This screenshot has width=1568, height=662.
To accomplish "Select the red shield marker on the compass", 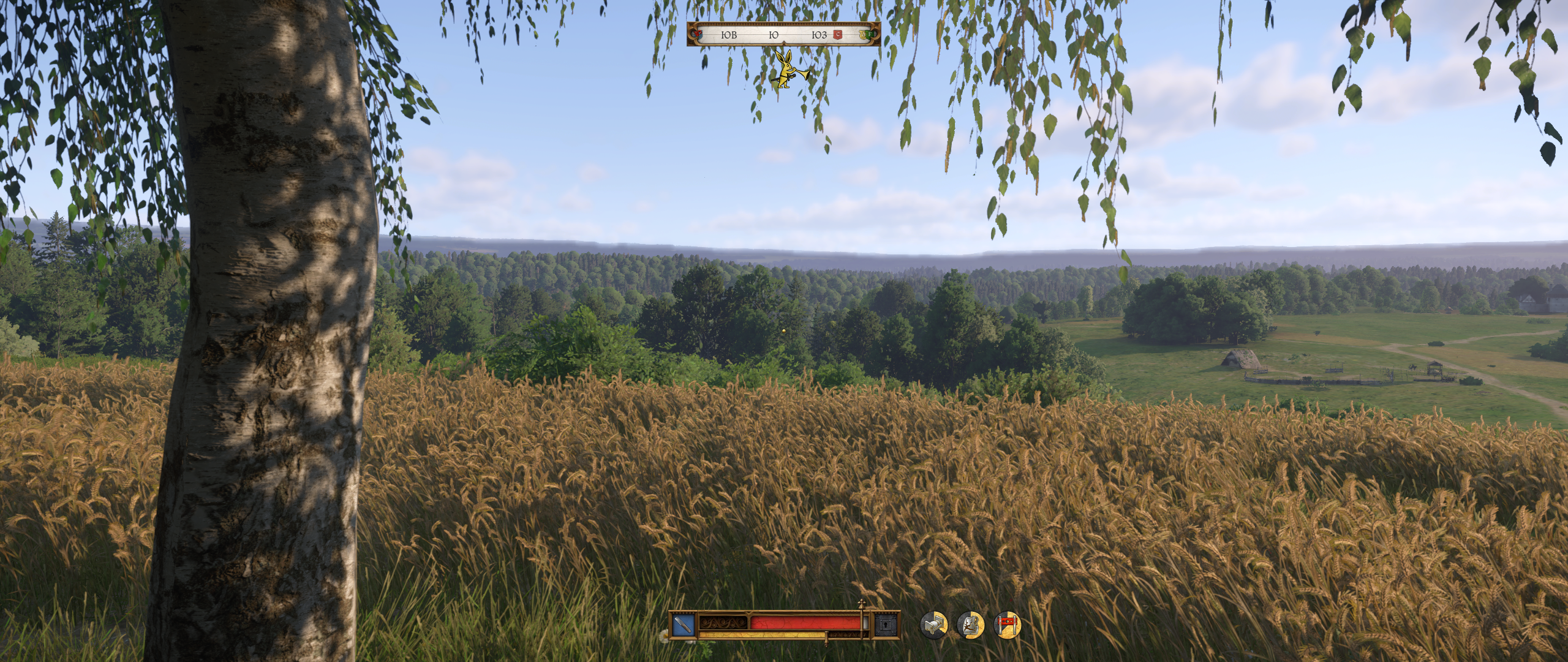I will [x=837, y=36].
